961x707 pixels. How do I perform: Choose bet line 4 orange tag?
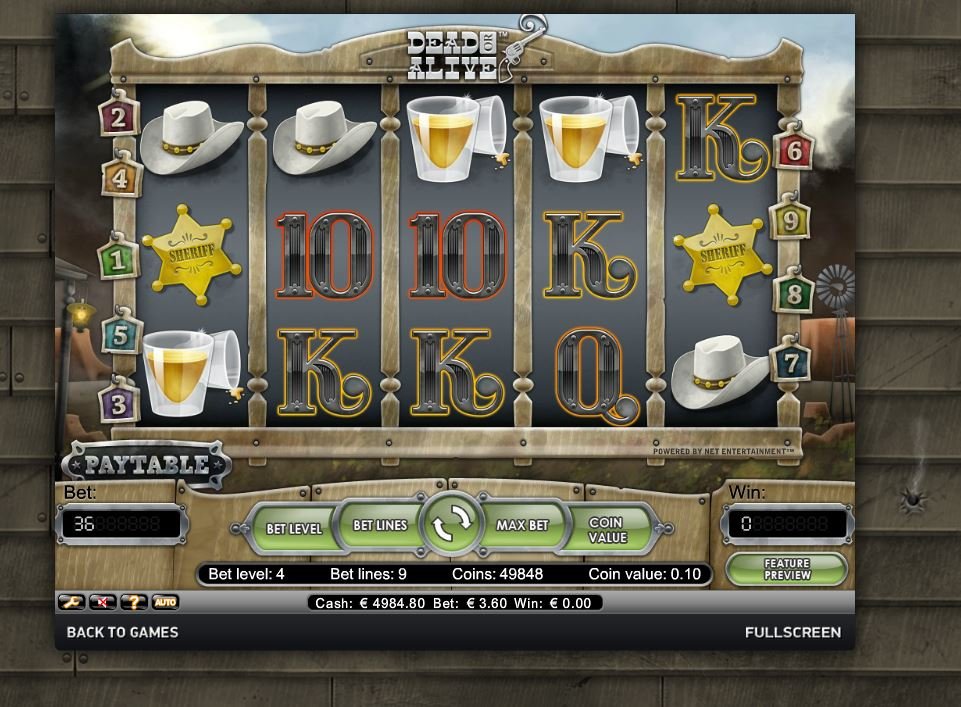tap(121, 179)
